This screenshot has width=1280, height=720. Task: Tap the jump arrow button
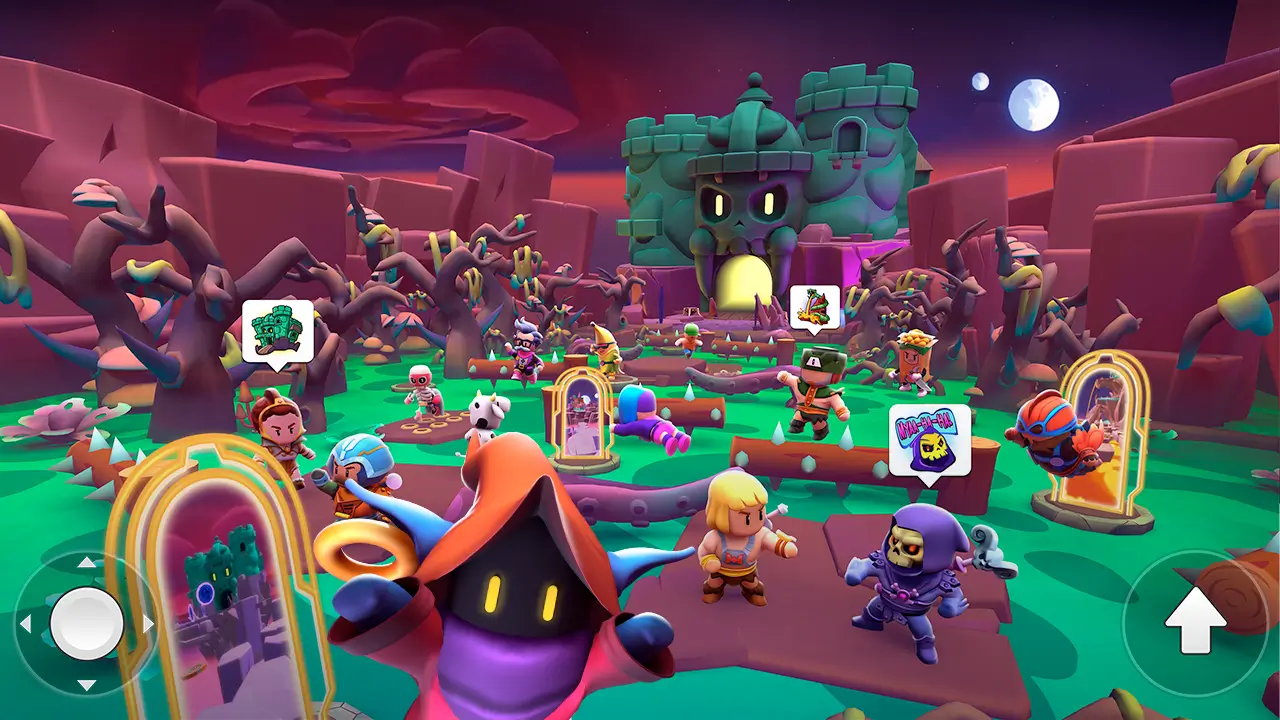point(1195,622)
